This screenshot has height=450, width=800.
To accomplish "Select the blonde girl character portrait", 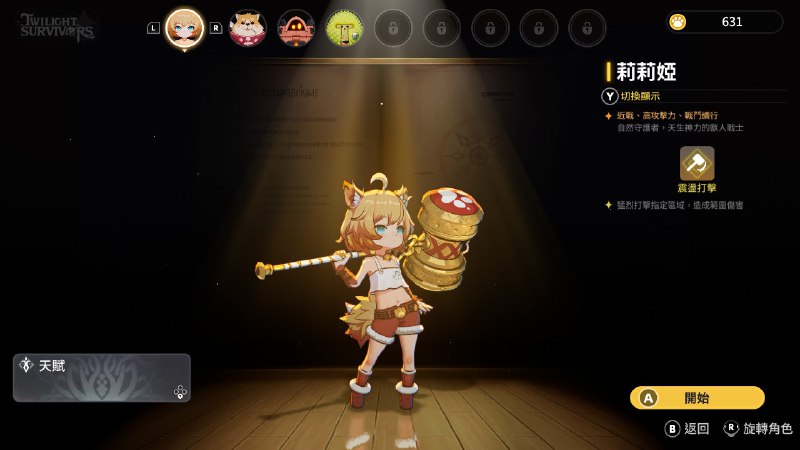I will coord(185,28).
